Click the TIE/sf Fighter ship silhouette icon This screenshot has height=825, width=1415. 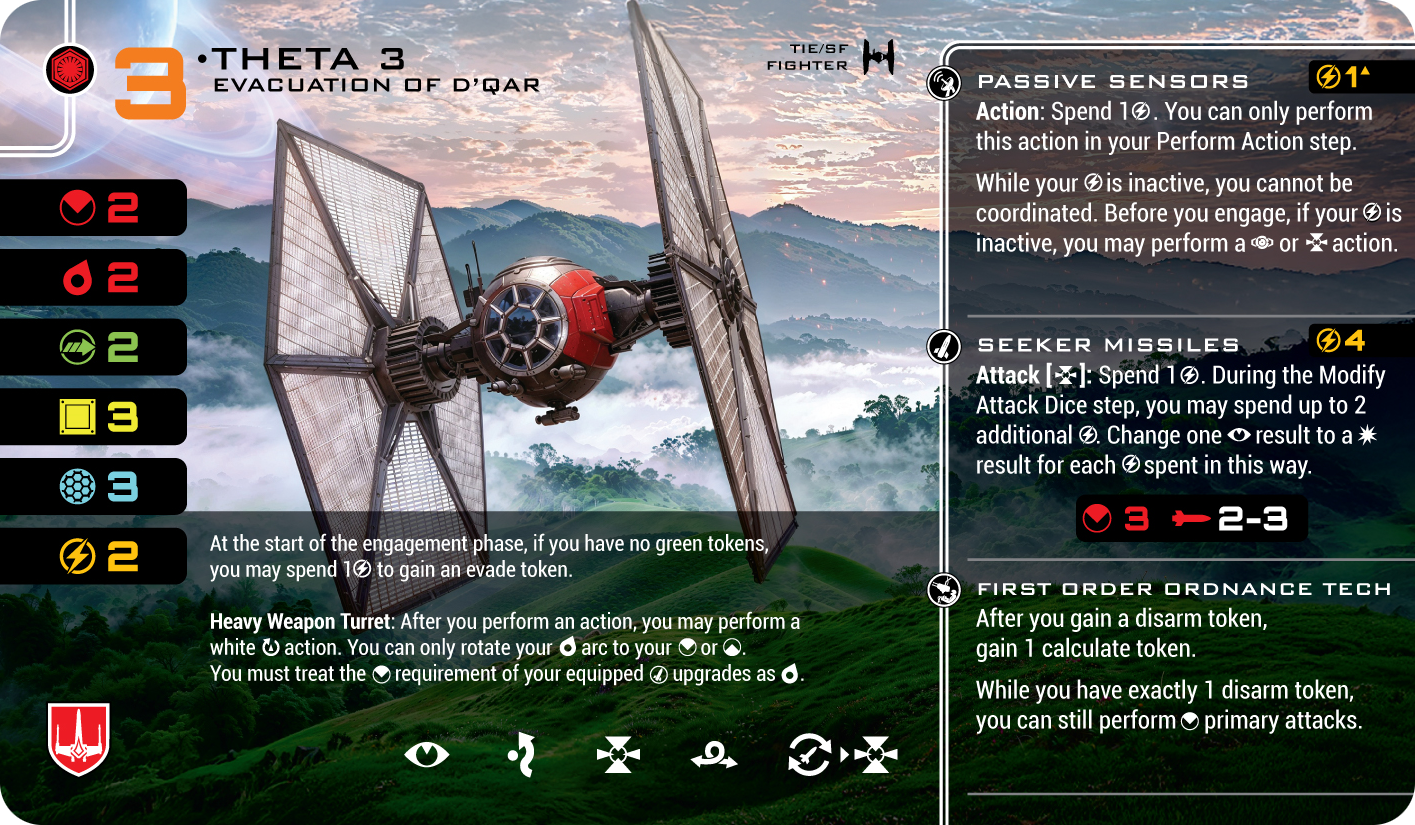point(878,57)
